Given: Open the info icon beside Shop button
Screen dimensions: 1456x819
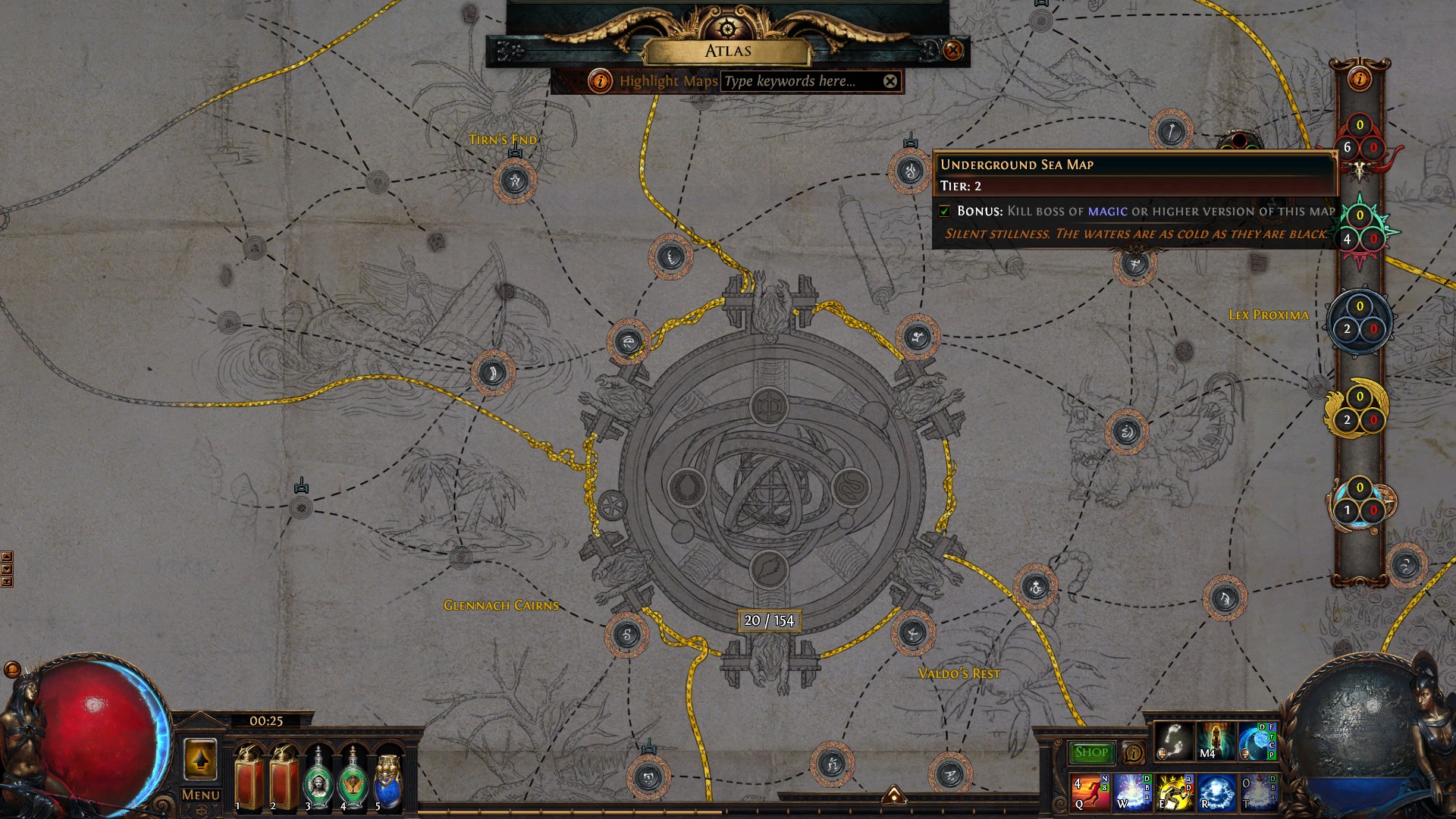Looking at the screenshot, I should coord(1133,752).
